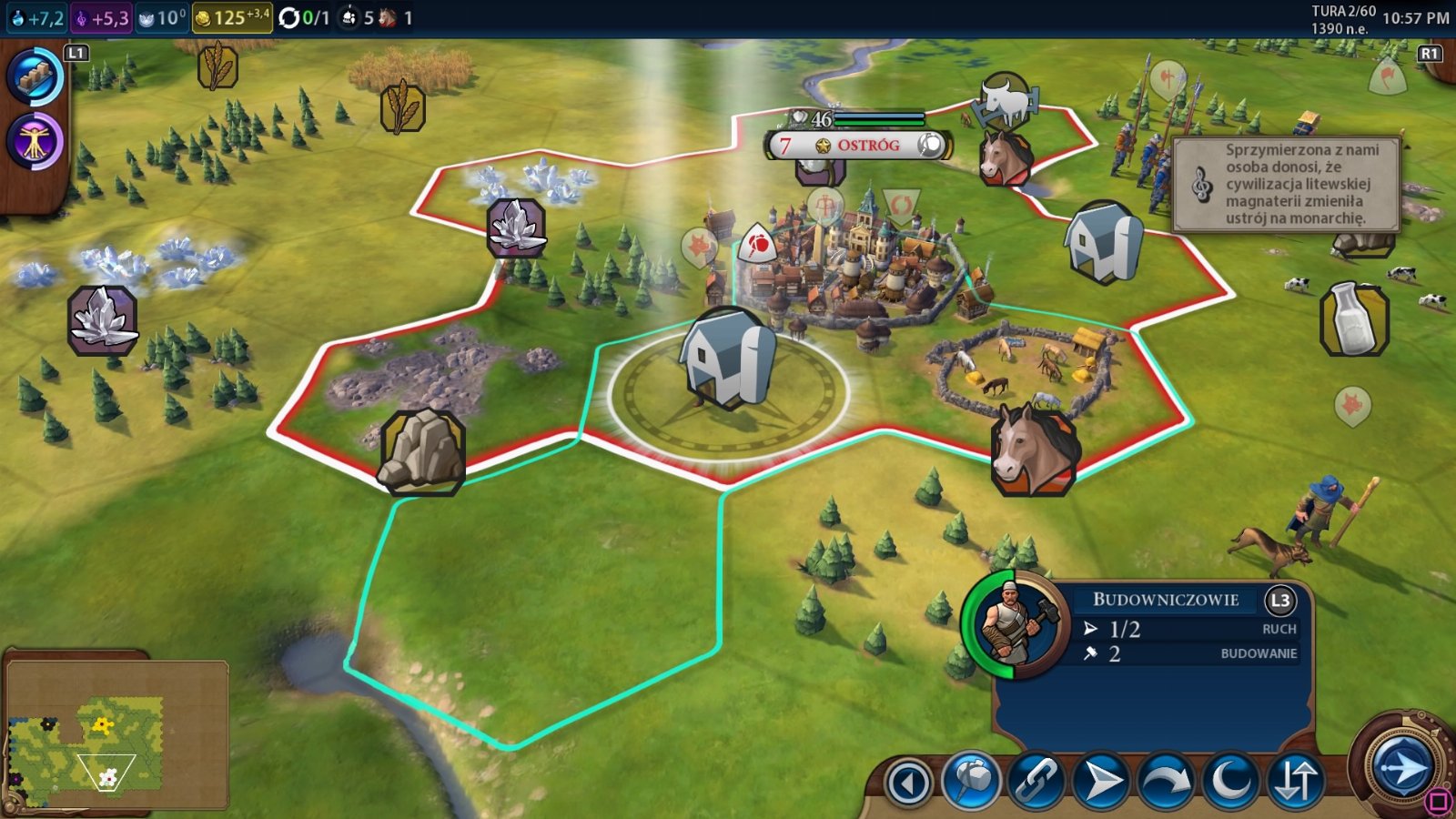Click the minimap in the corner
This screenshot has height=819, width=1456.
(116, 733)
